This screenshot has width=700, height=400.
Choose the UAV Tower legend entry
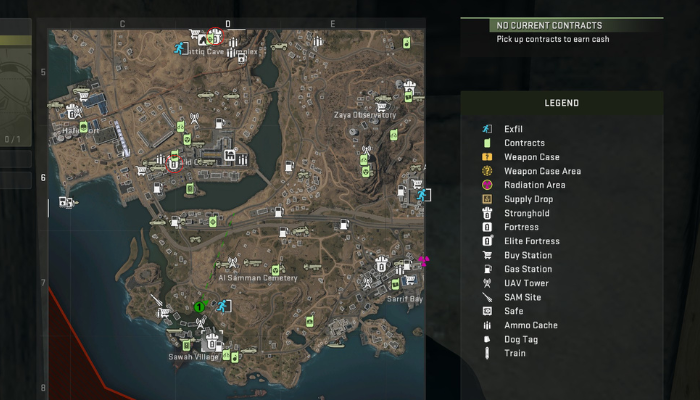click(526, 283)
